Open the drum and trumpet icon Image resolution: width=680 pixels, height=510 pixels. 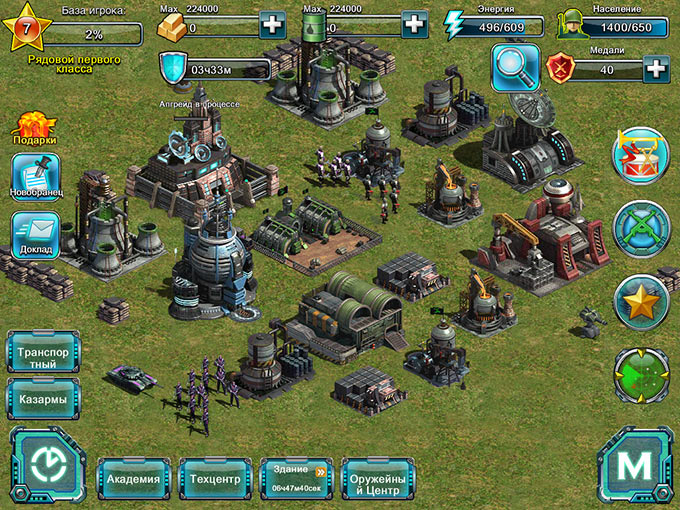pos(640,156)
